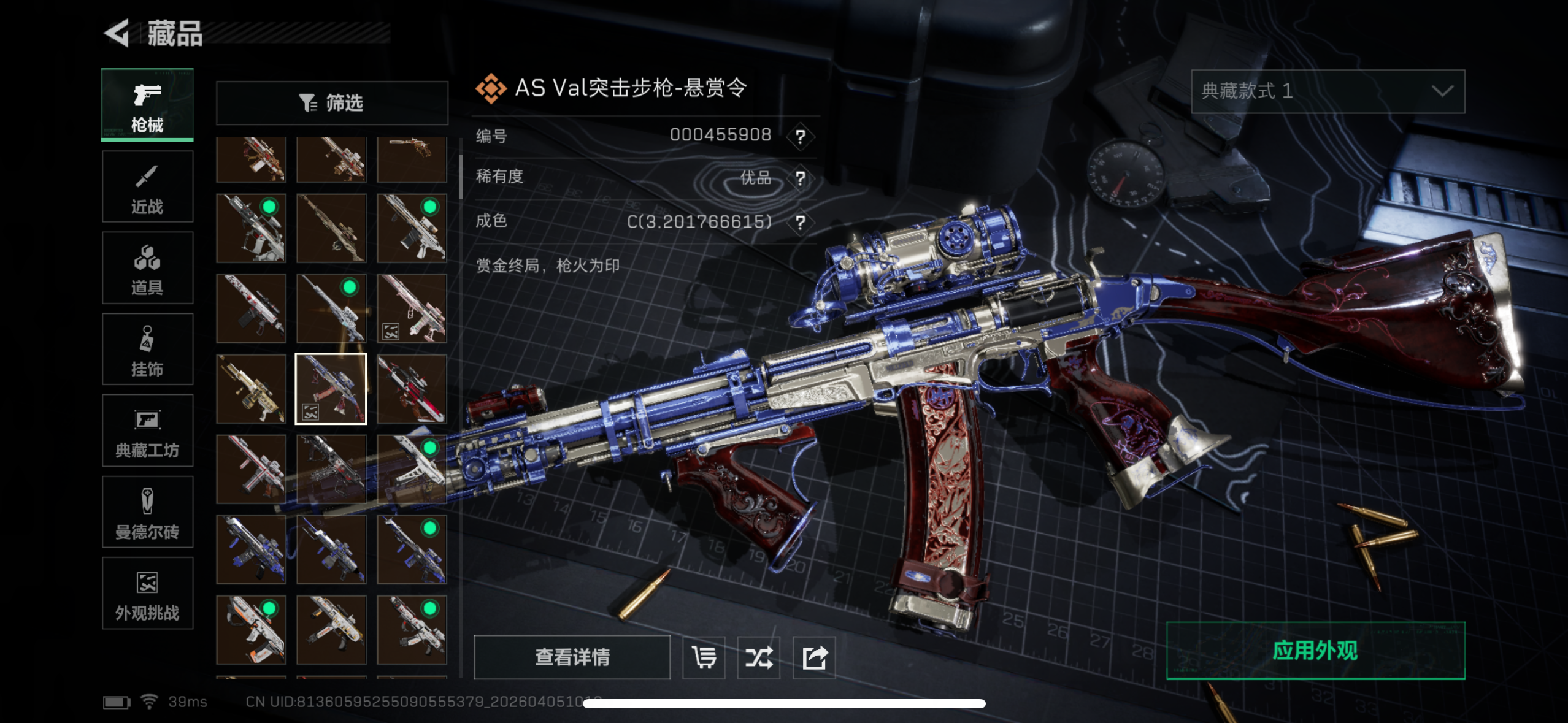1568x723 pixels.
Task: Show help for 成色 wear value
Action: tap(801, 222)
